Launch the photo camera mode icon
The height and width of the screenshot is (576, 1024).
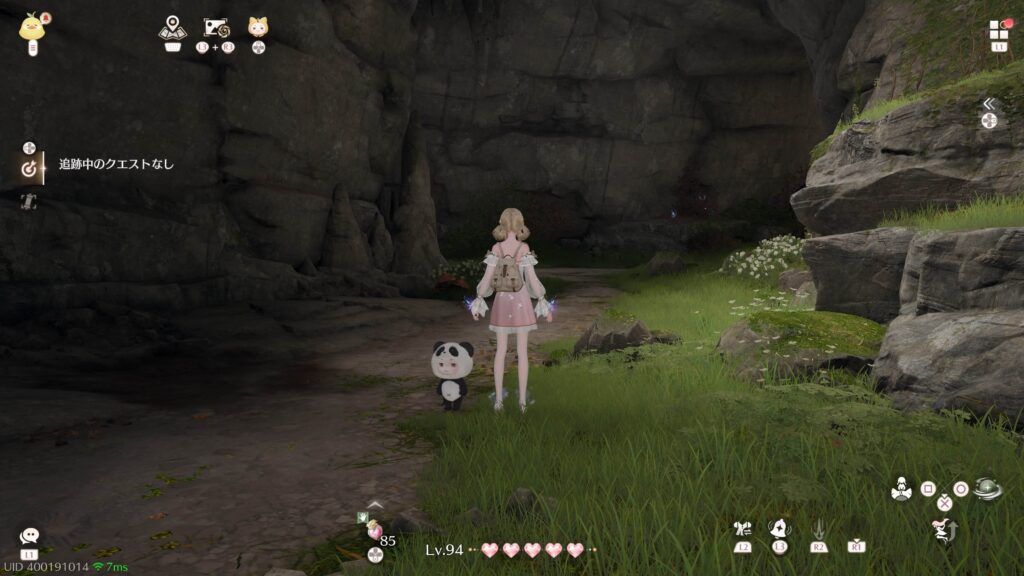[x=217, y=27]
